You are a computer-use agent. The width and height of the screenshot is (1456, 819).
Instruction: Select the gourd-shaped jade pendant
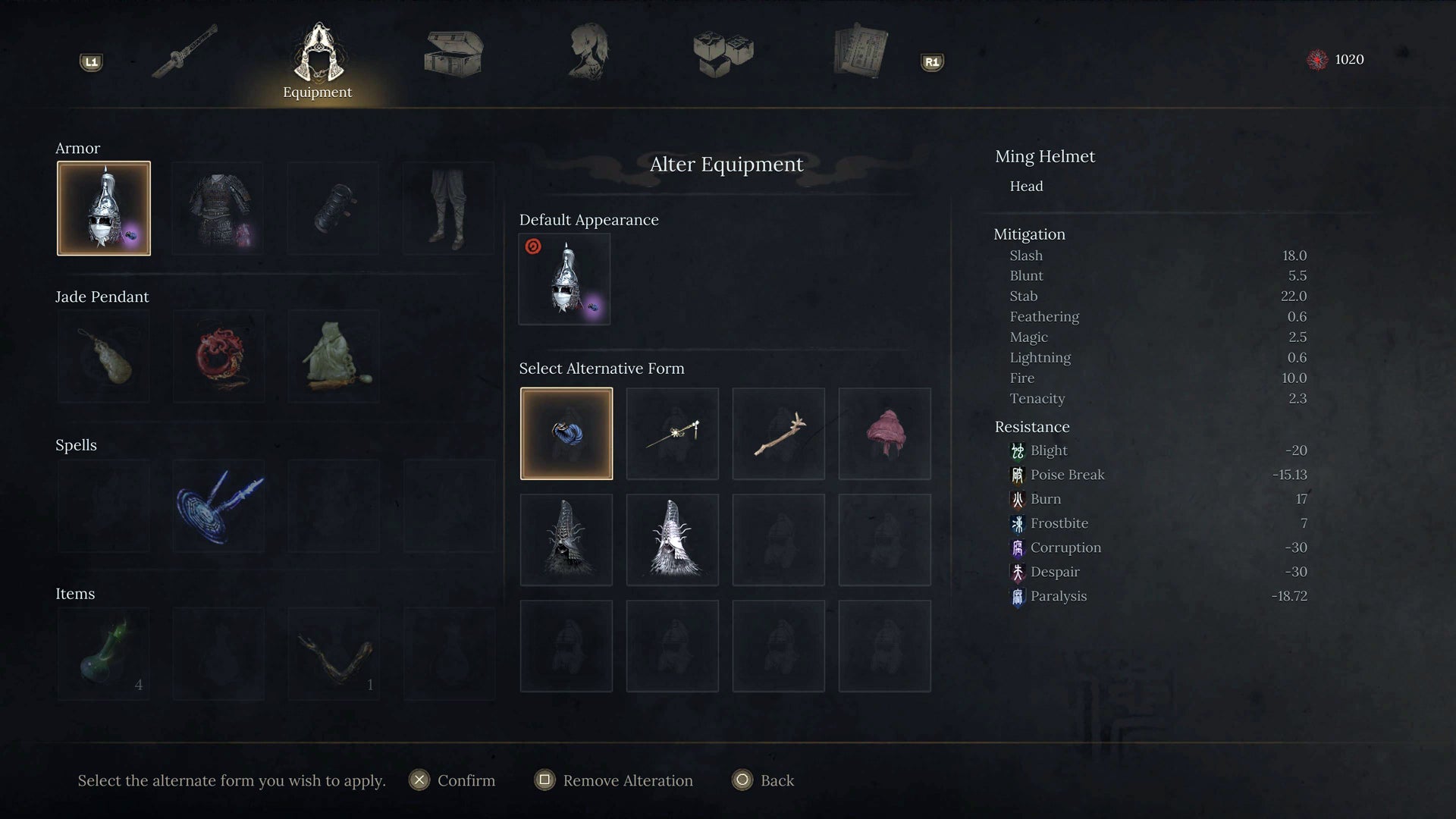click(104, 356)
